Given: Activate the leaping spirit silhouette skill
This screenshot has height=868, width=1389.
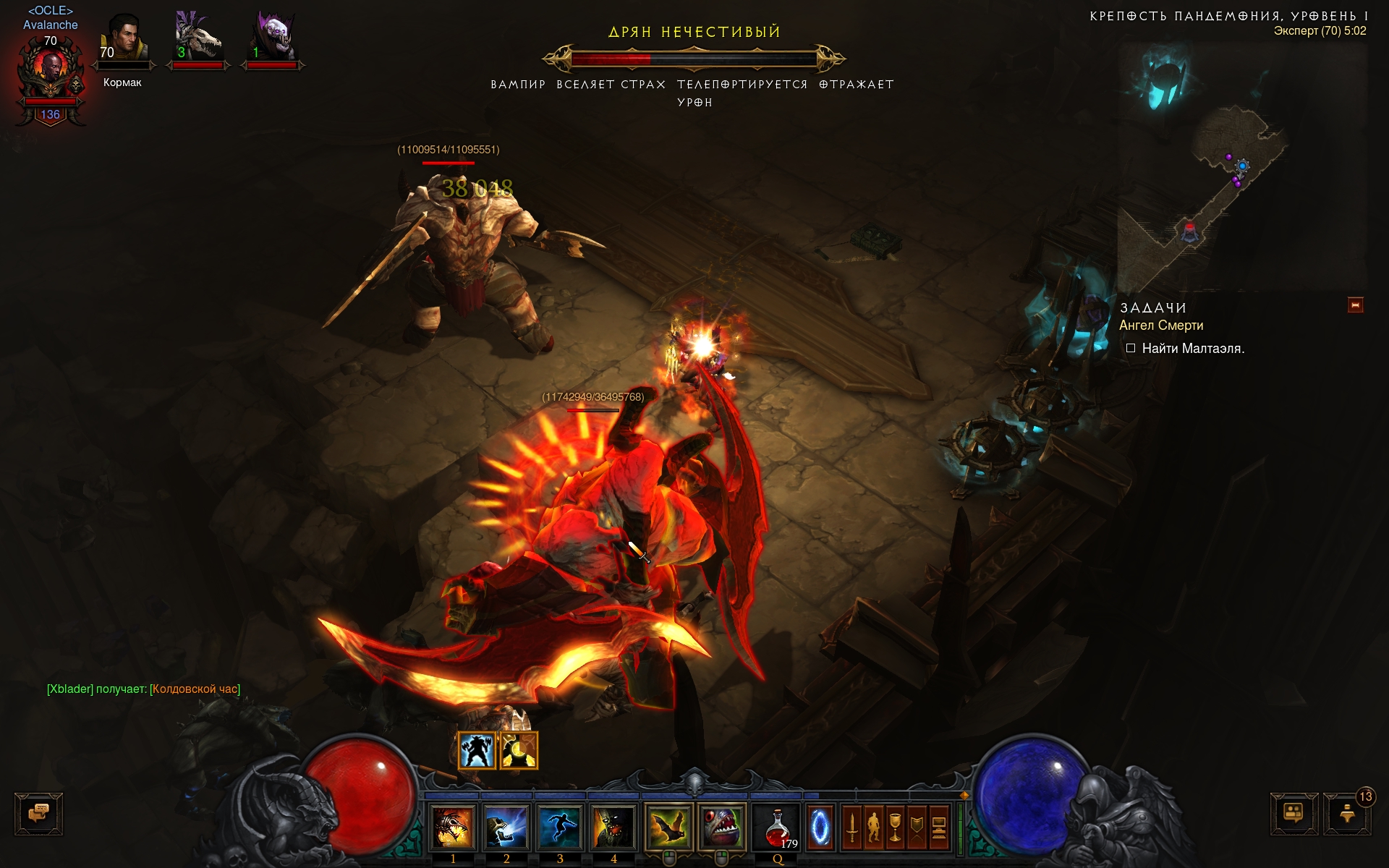Looking at the screenshot, I should tap(559, 828).
